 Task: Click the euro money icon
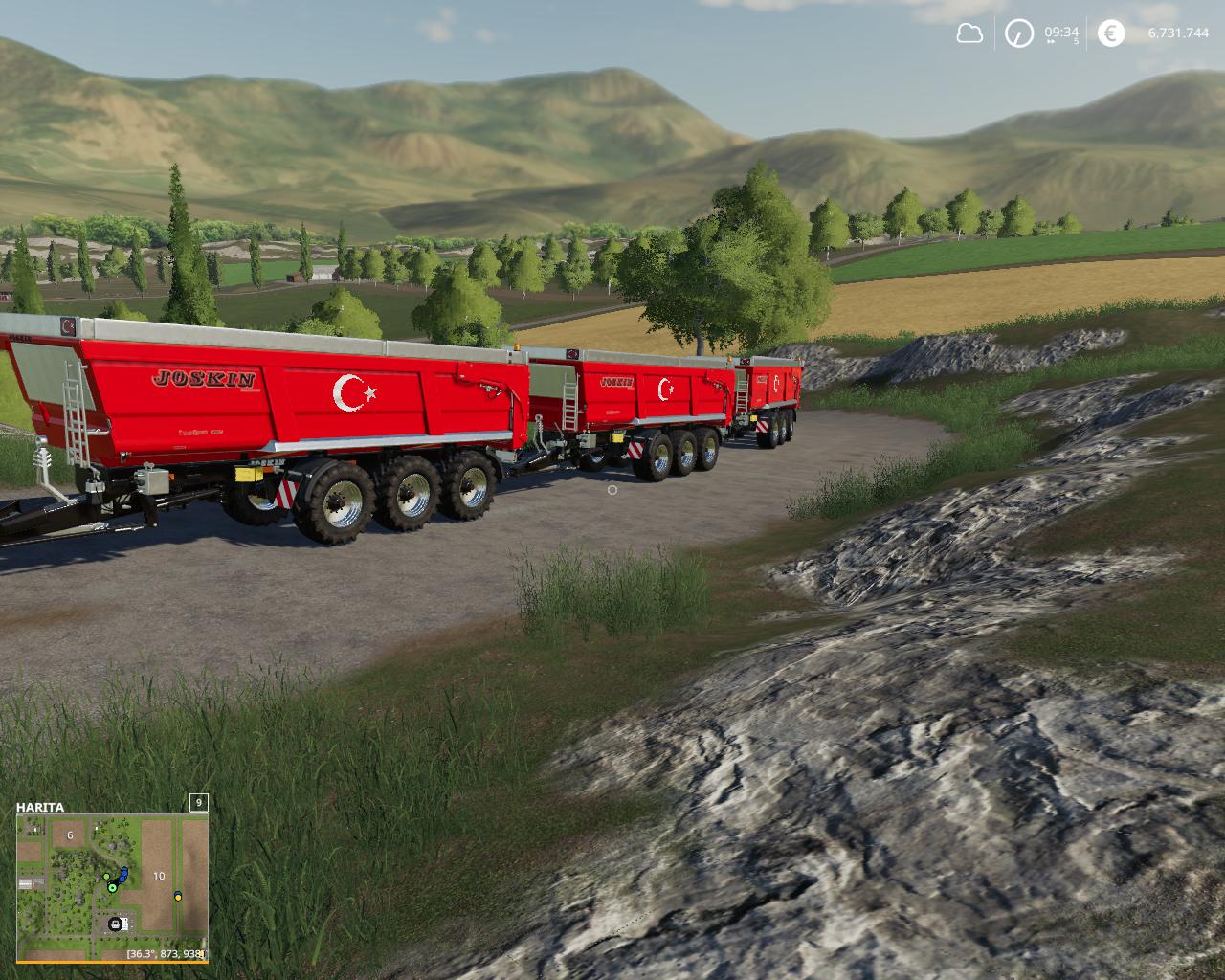1110,34
